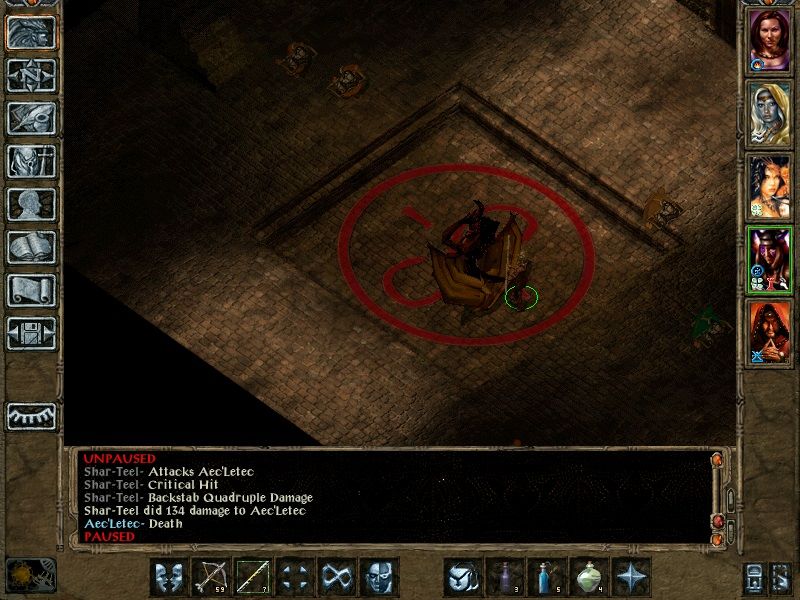The image size is (800, 600).
Task: Show the character record with the bust icon
Action: click(31, 204)
